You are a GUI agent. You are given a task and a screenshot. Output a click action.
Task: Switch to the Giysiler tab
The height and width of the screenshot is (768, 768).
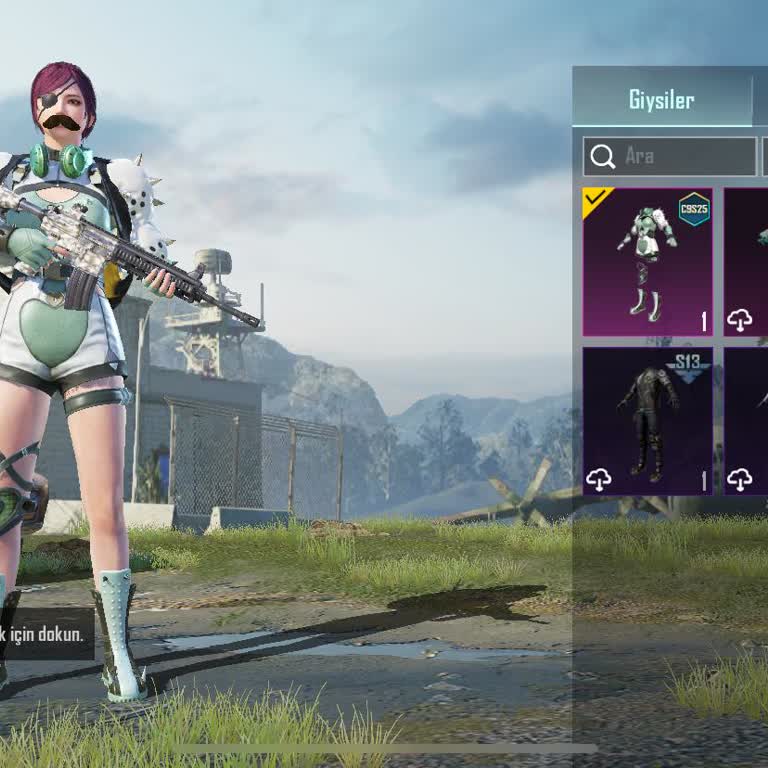point(661,100)
